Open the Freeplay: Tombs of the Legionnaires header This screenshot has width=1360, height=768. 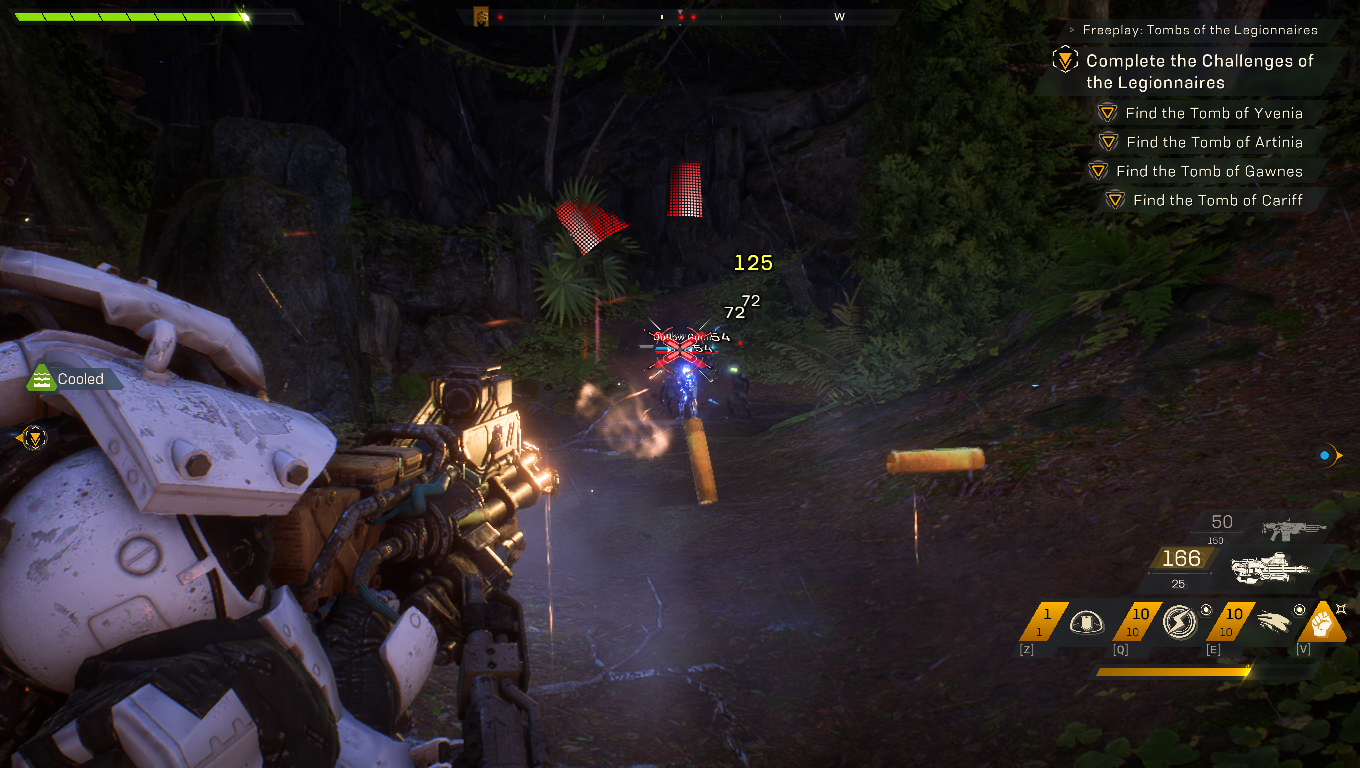click(x=1199, y=30)
